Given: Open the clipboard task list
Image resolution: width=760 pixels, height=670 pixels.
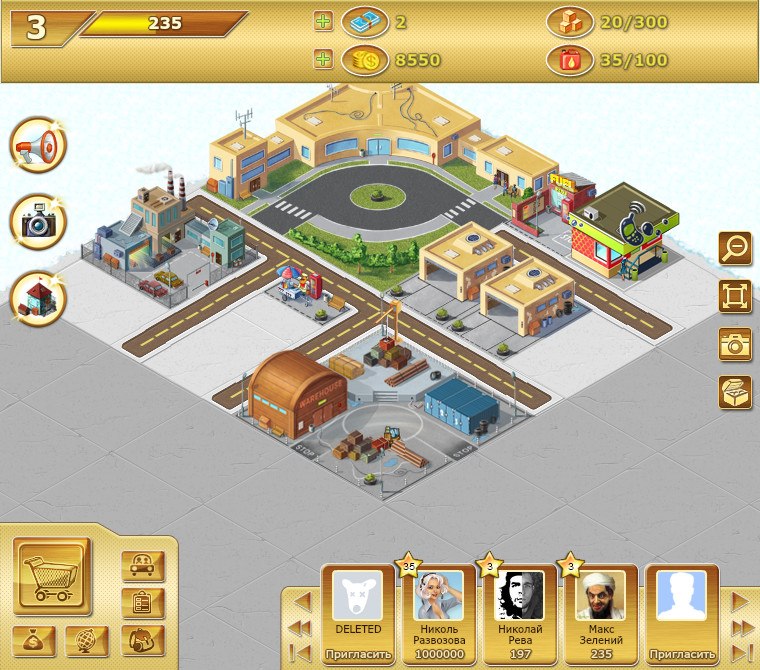Looking at the screenshot, I should [142, 603].
